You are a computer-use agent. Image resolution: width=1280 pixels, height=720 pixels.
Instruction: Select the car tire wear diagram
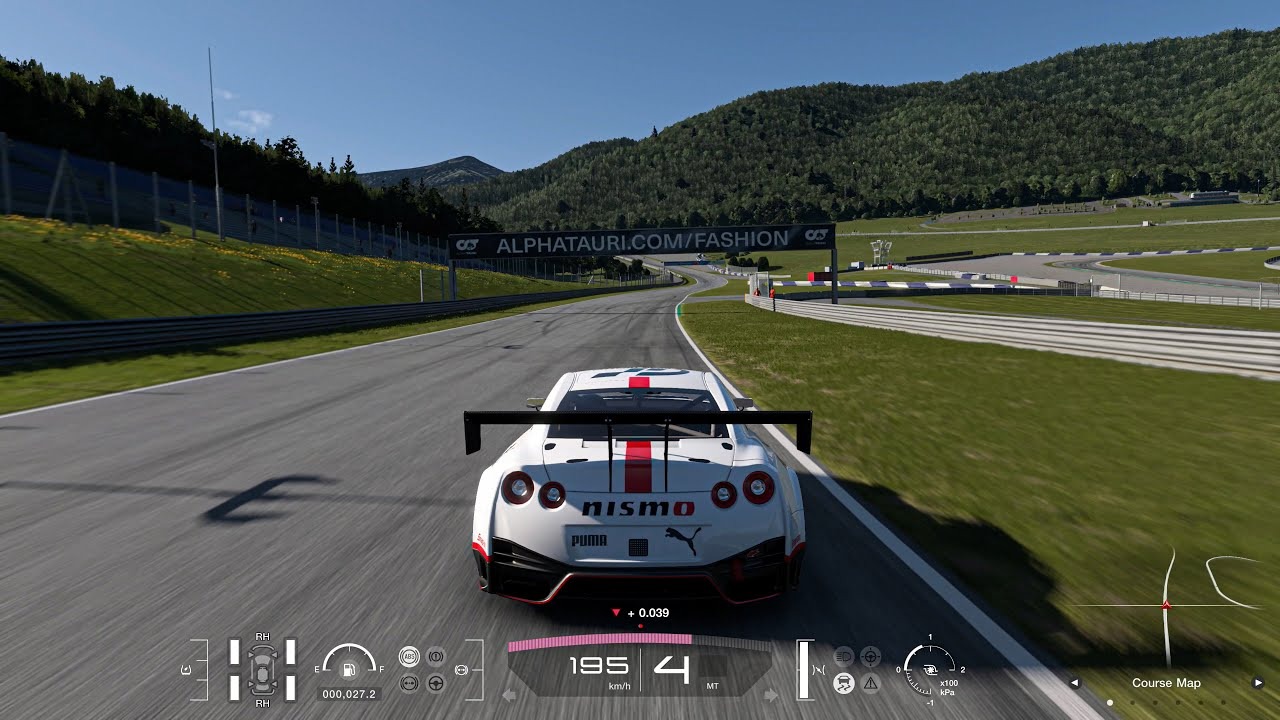[262, 668]
